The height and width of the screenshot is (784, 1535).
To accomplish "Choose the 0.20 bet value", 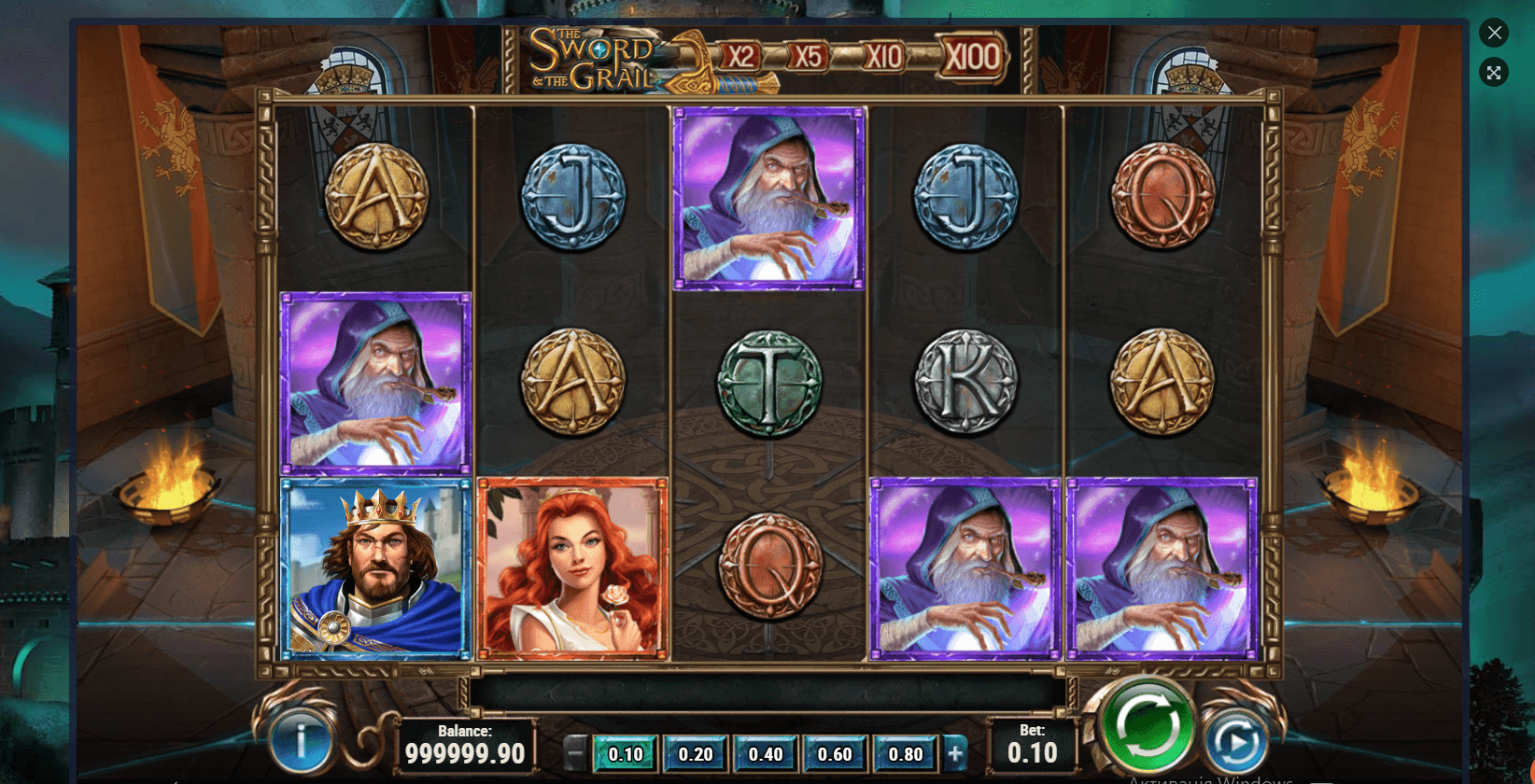I will (x=696, y=754).
